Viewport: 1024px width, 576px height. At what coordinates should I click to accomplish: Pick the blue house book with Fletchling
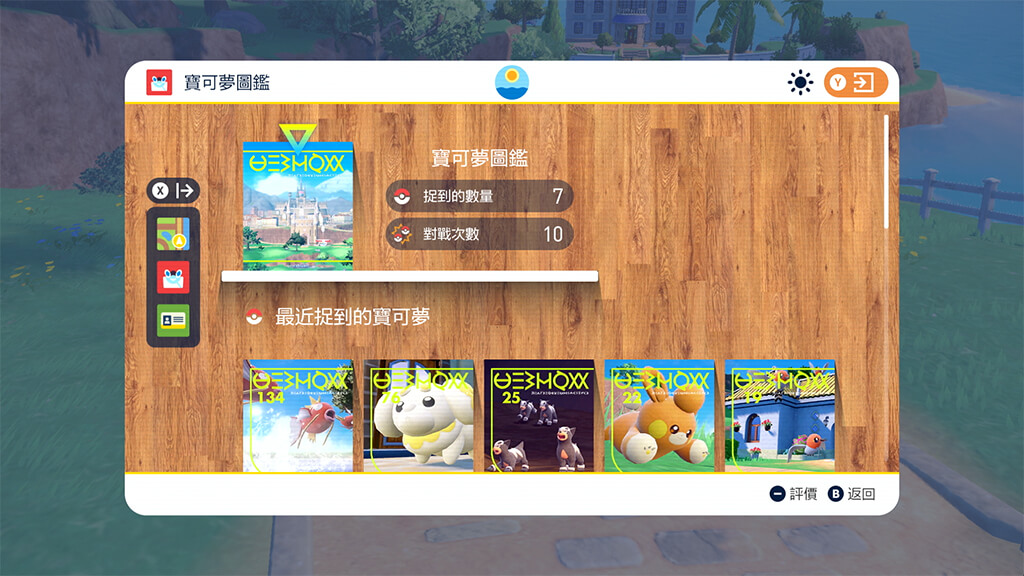(x=779, y=416)
